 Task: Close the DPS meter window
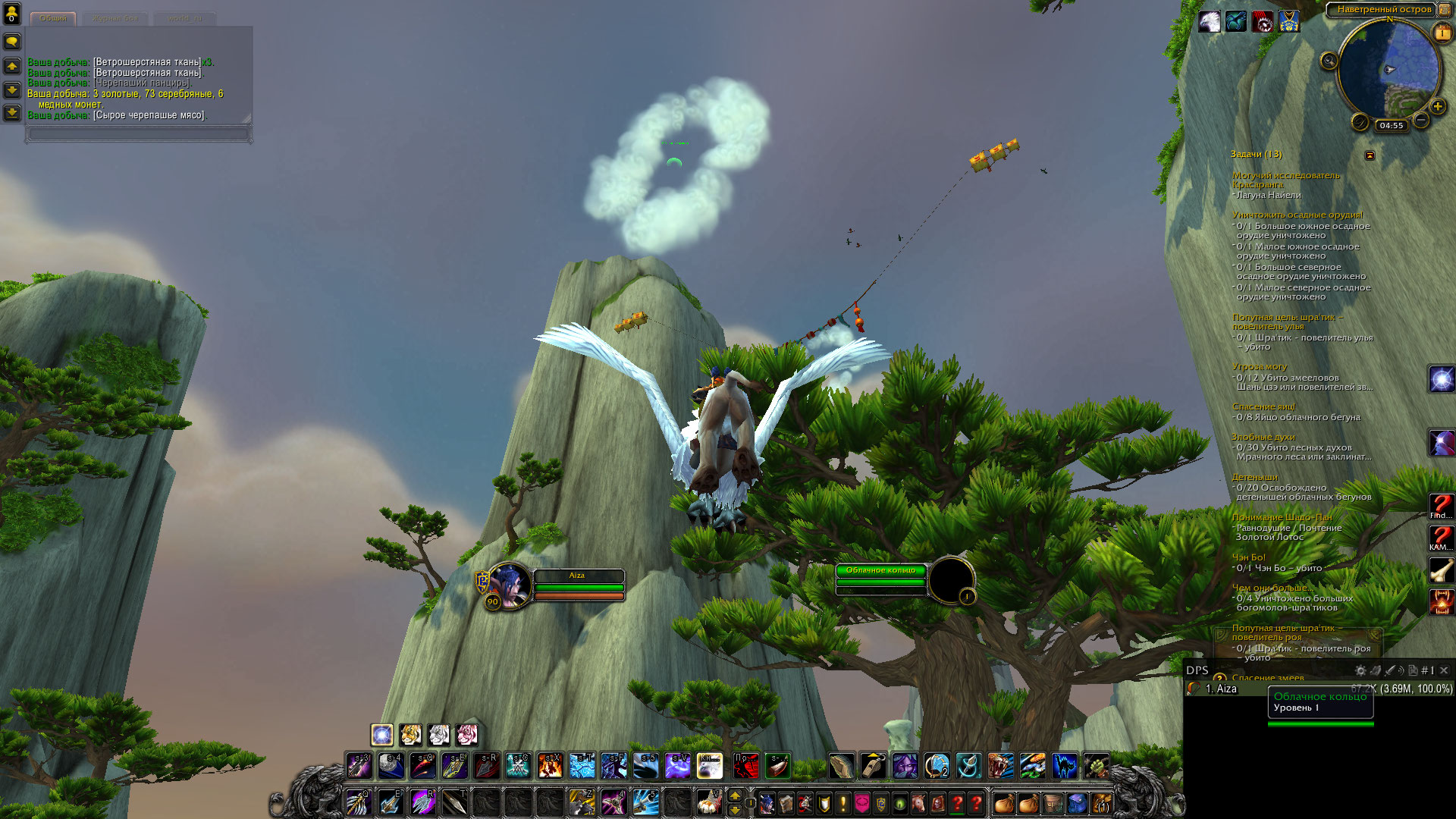[1444, 670]
